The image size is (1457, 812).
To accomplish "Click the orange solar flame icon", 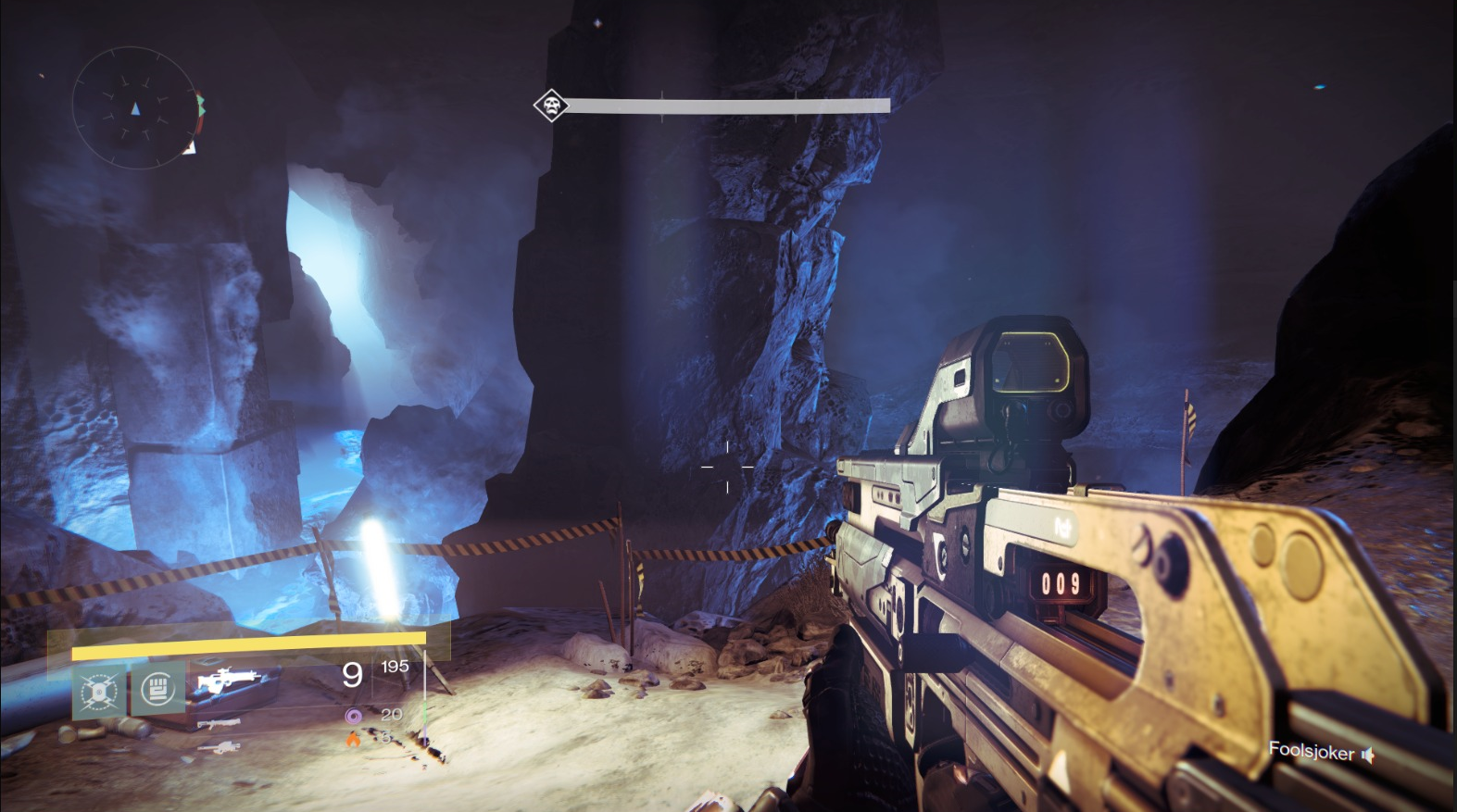I will 352,740.
